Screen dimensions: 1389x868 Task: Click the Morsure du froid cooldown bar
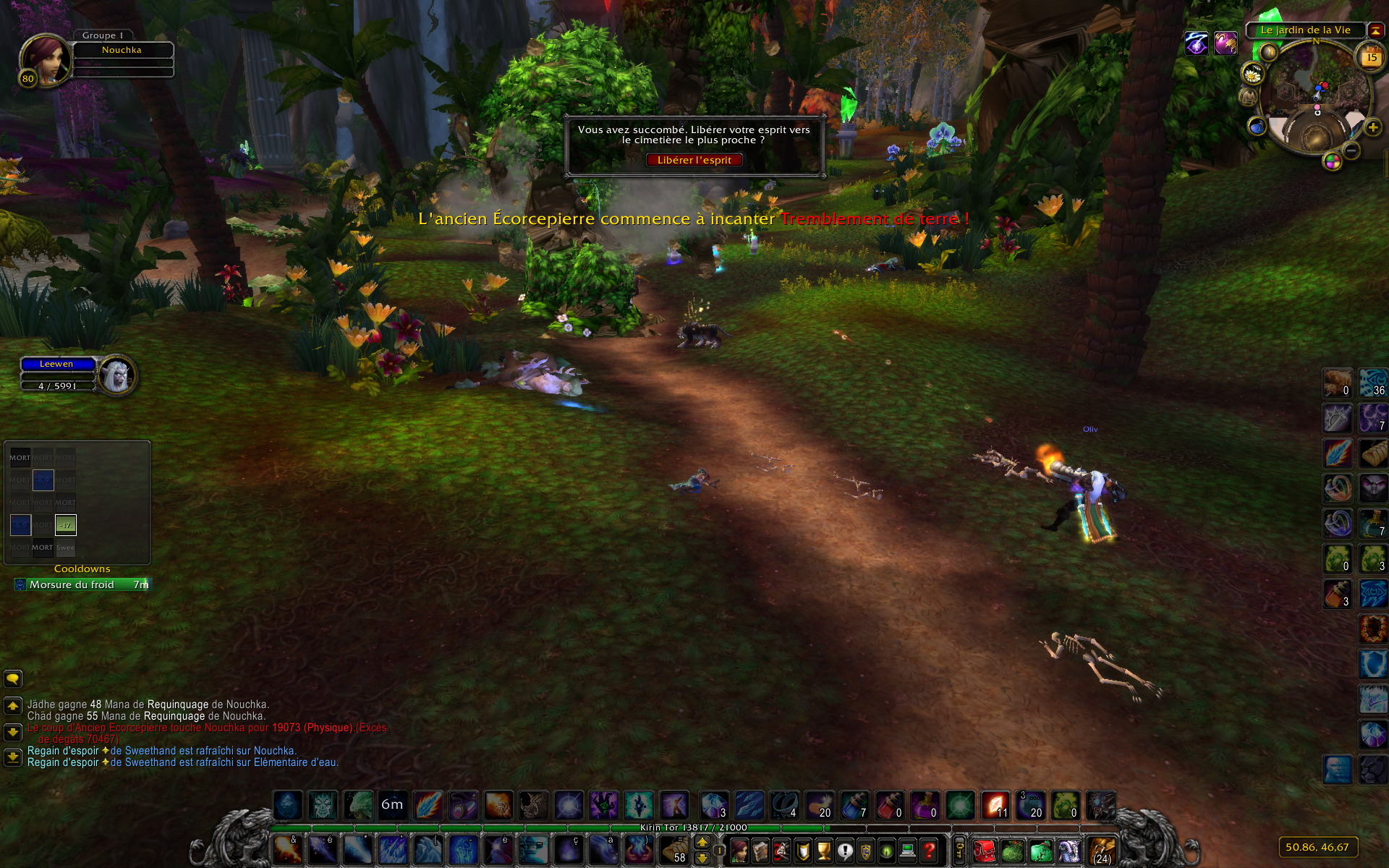click(82, 584)
